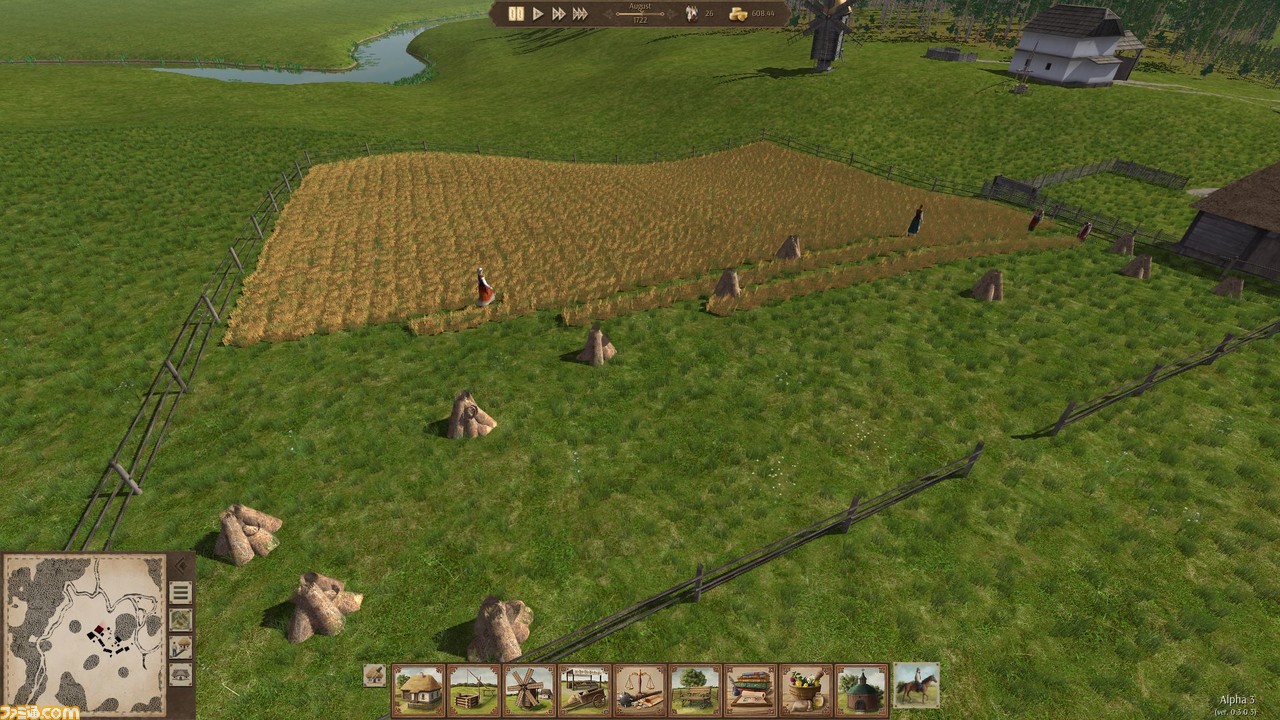Switch to double-arrow fast speed
Viewport: 1280px width, 720px height.
[x=558, y=14]
